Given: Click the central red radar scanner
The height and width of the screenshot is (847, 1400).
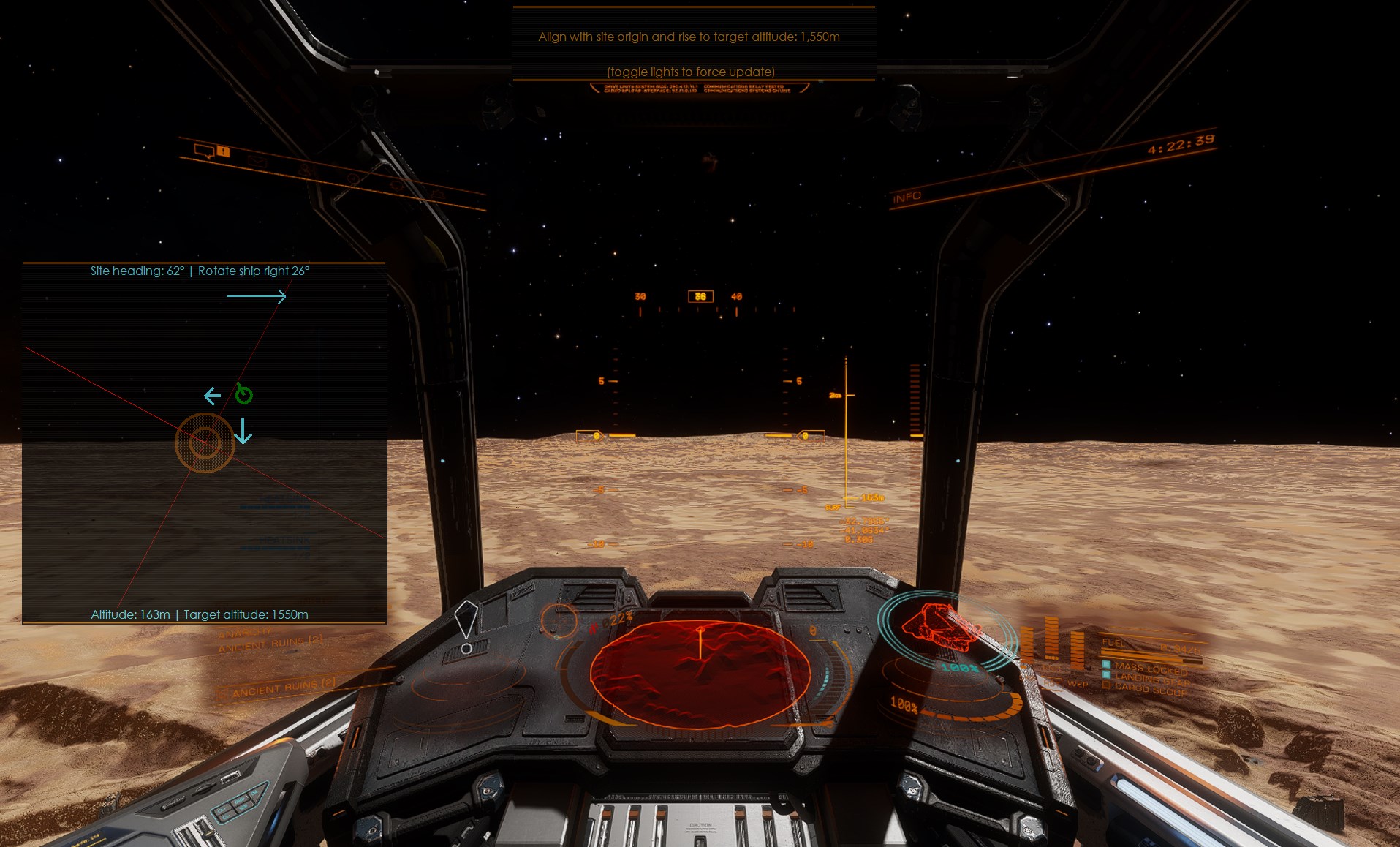Looking at the screenshot, I should (x=700, y=673).
